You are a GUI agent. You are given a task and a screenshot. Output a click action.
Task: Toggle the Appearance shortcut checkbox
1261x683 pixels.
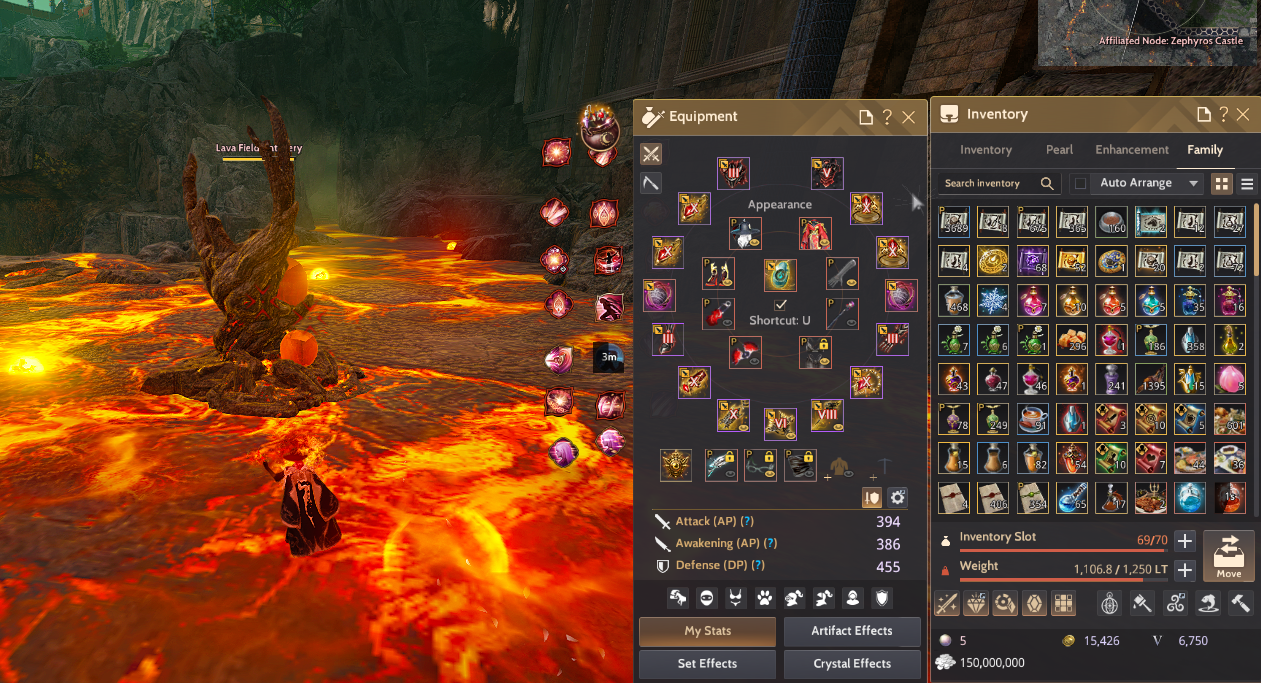(x=781, y=304)
